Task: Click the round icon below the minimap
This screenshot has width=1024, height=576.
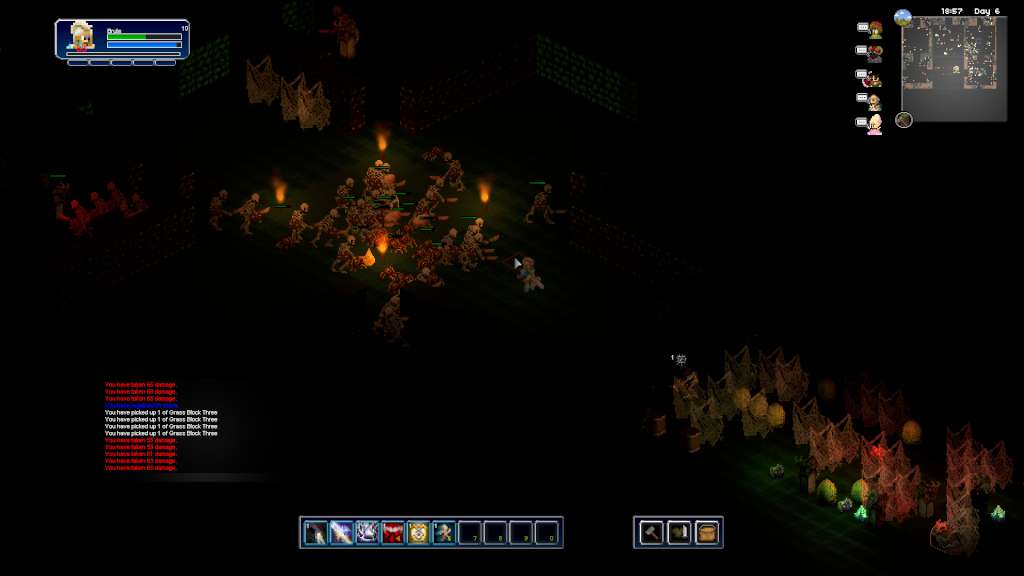Action: click(x=904, y=120)
